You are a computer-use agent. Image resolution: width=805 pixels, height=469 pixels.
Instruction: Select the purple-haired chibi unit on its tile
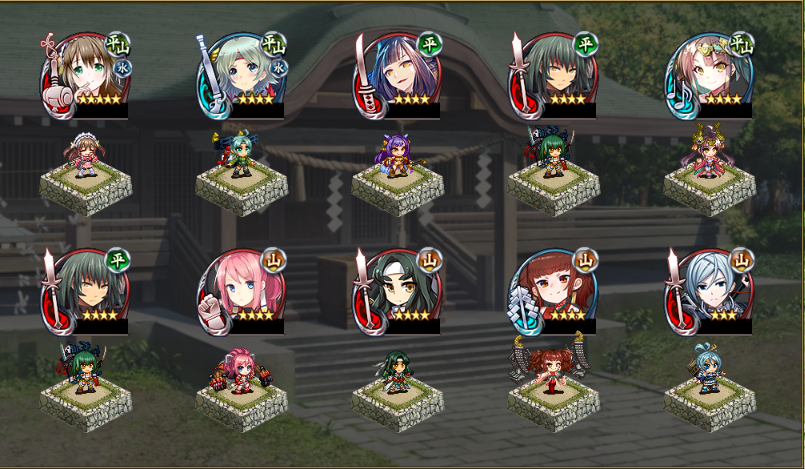coord(397,157)
